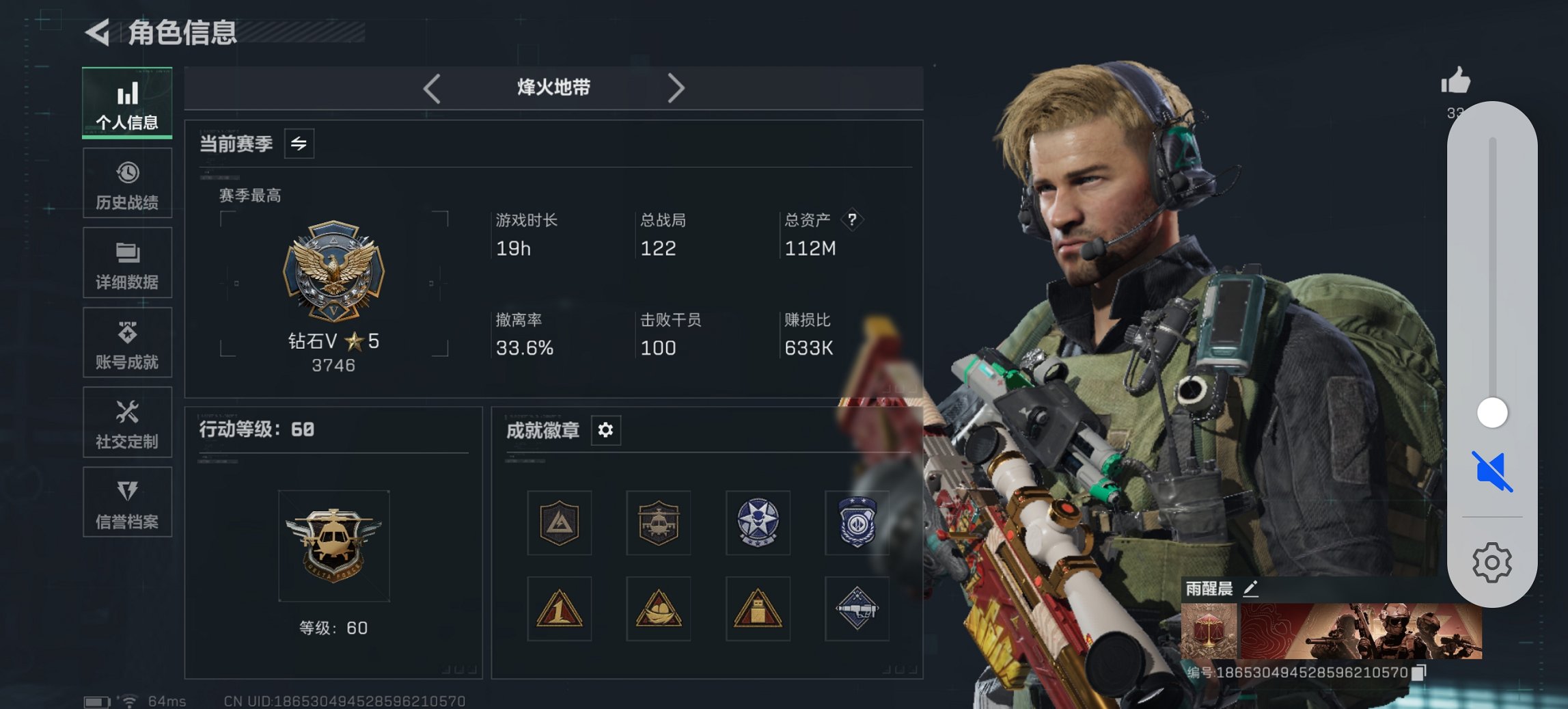
Task: Select the helicopter rank badge under 行动等级
Action: pyautogui.click(x=333, y=547)
